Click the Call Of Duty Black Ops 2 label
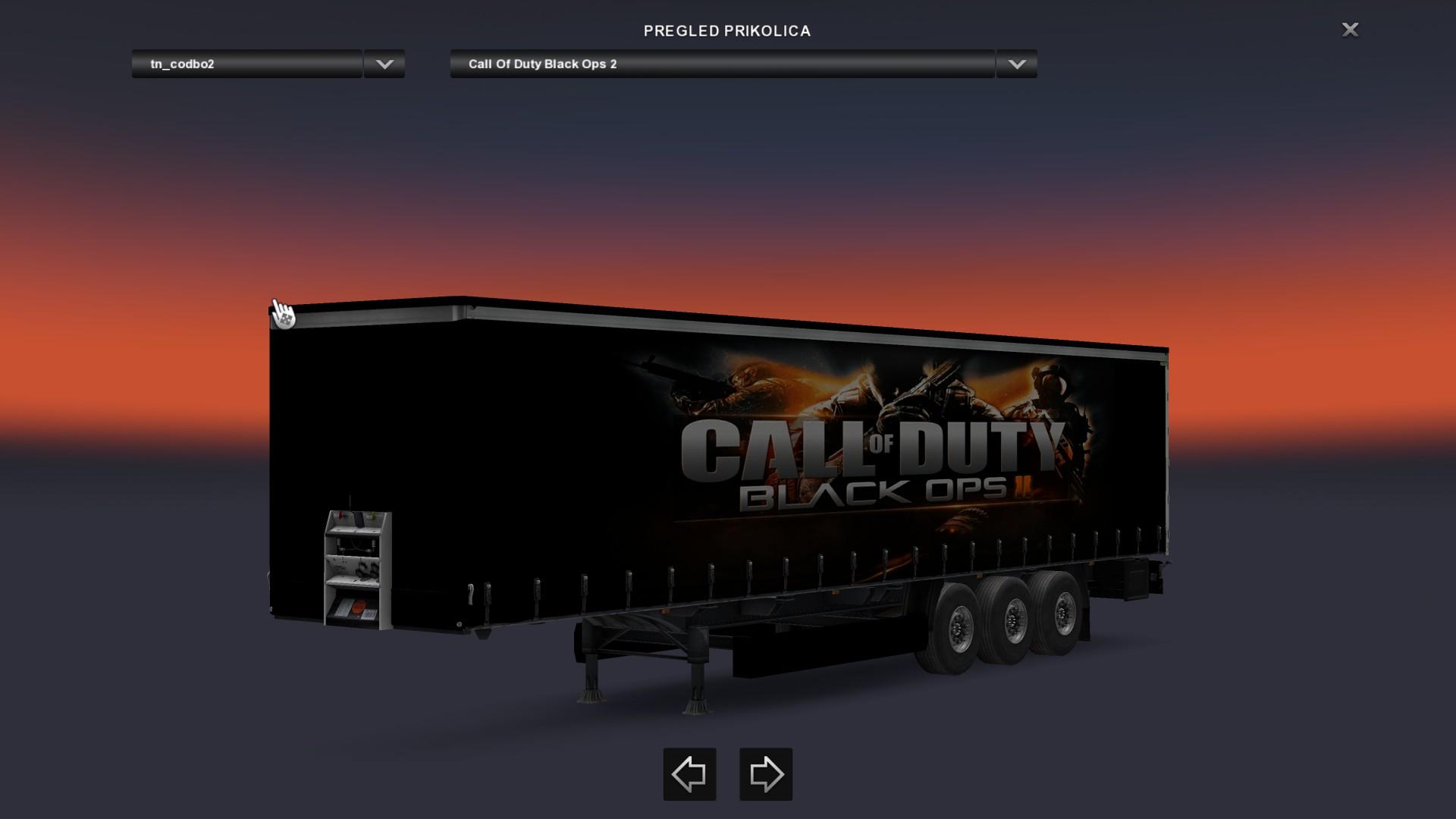 [x=543, y=64]
